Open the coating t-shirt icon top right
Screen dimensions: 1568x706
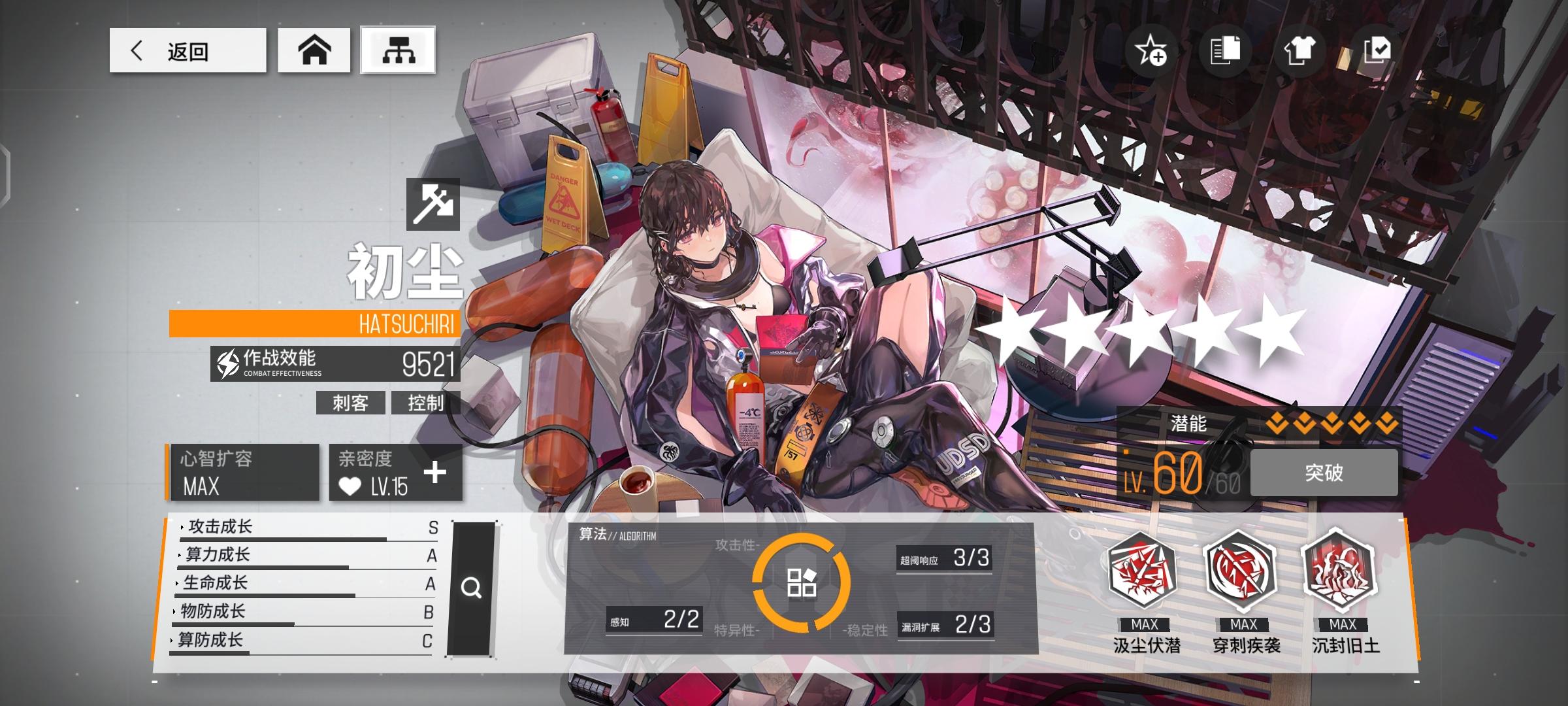(x=1300, y=52)
